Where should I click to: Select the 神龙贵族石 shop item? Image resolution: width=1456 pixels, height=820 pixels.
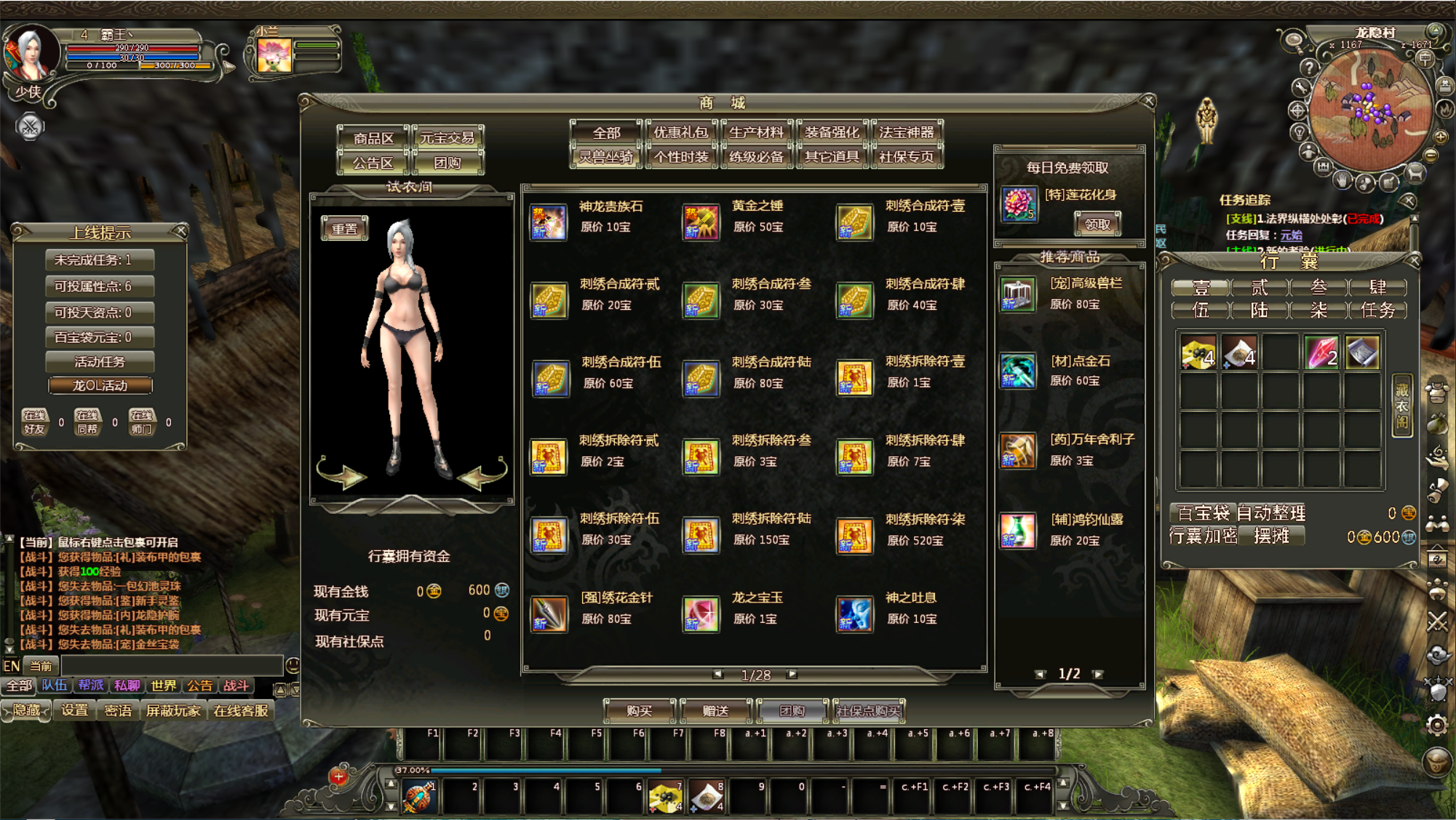[549, 222]
